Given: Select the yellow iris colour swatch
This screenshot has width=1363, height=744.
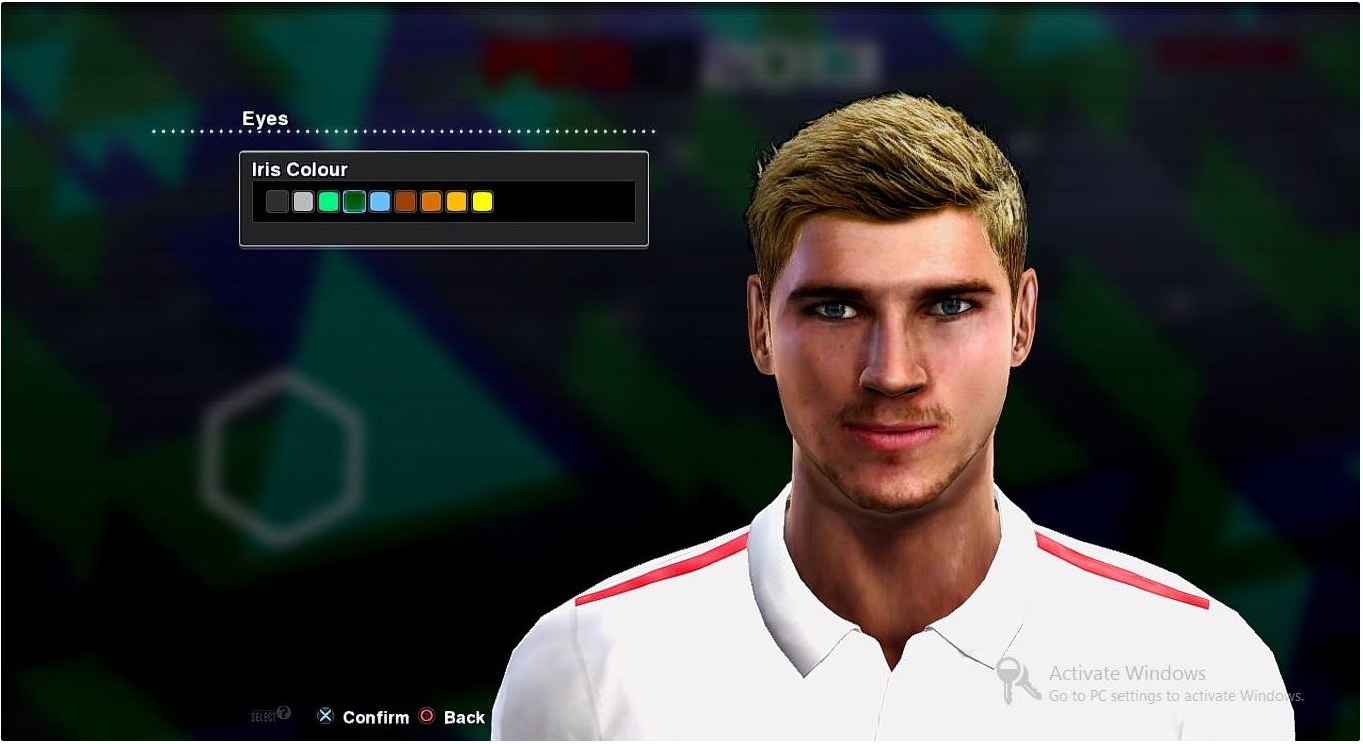Looking at the screenshot, I should coord(483,201).
